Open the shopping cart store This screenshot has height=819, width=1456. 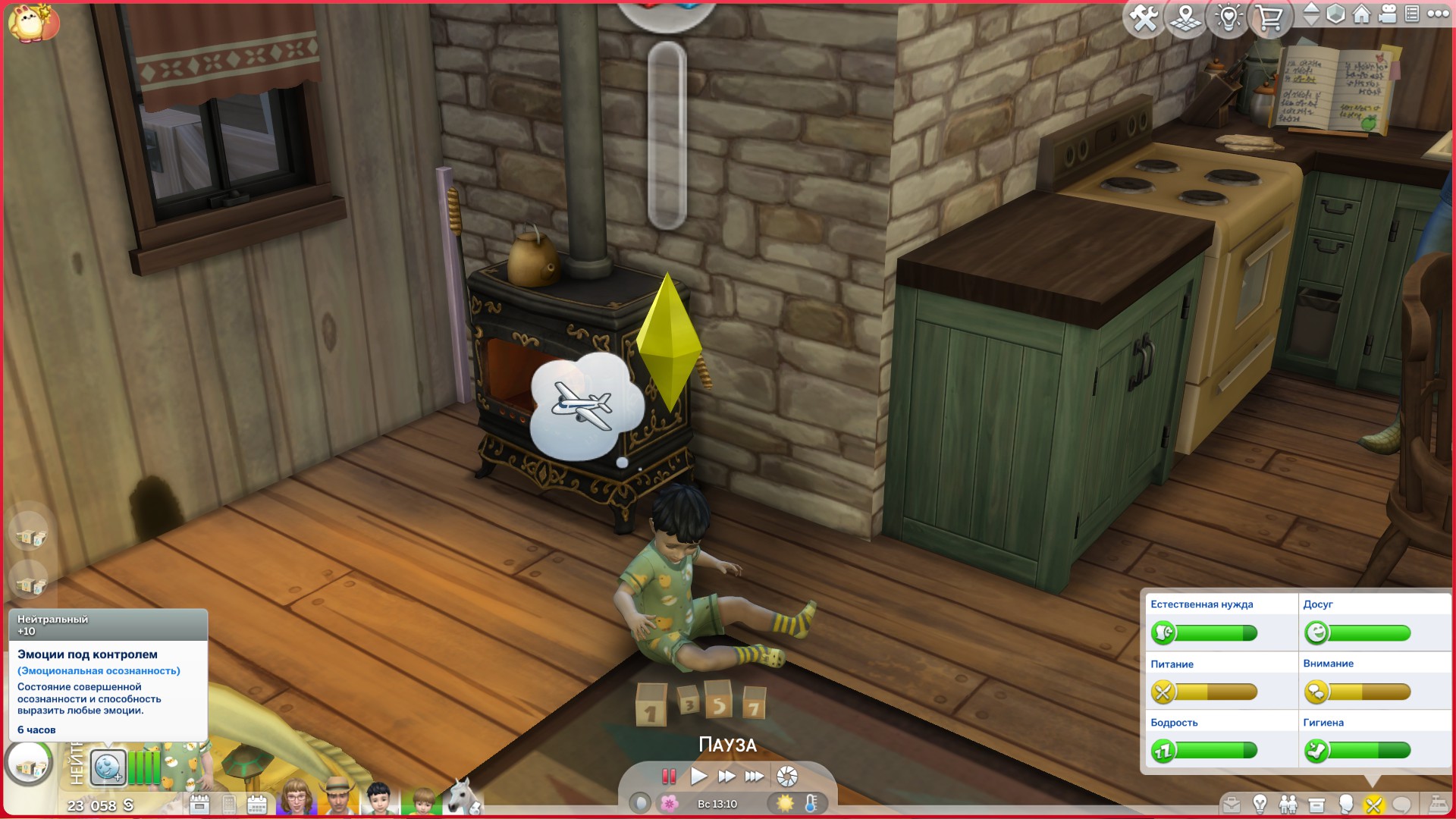pos(1269,17)
